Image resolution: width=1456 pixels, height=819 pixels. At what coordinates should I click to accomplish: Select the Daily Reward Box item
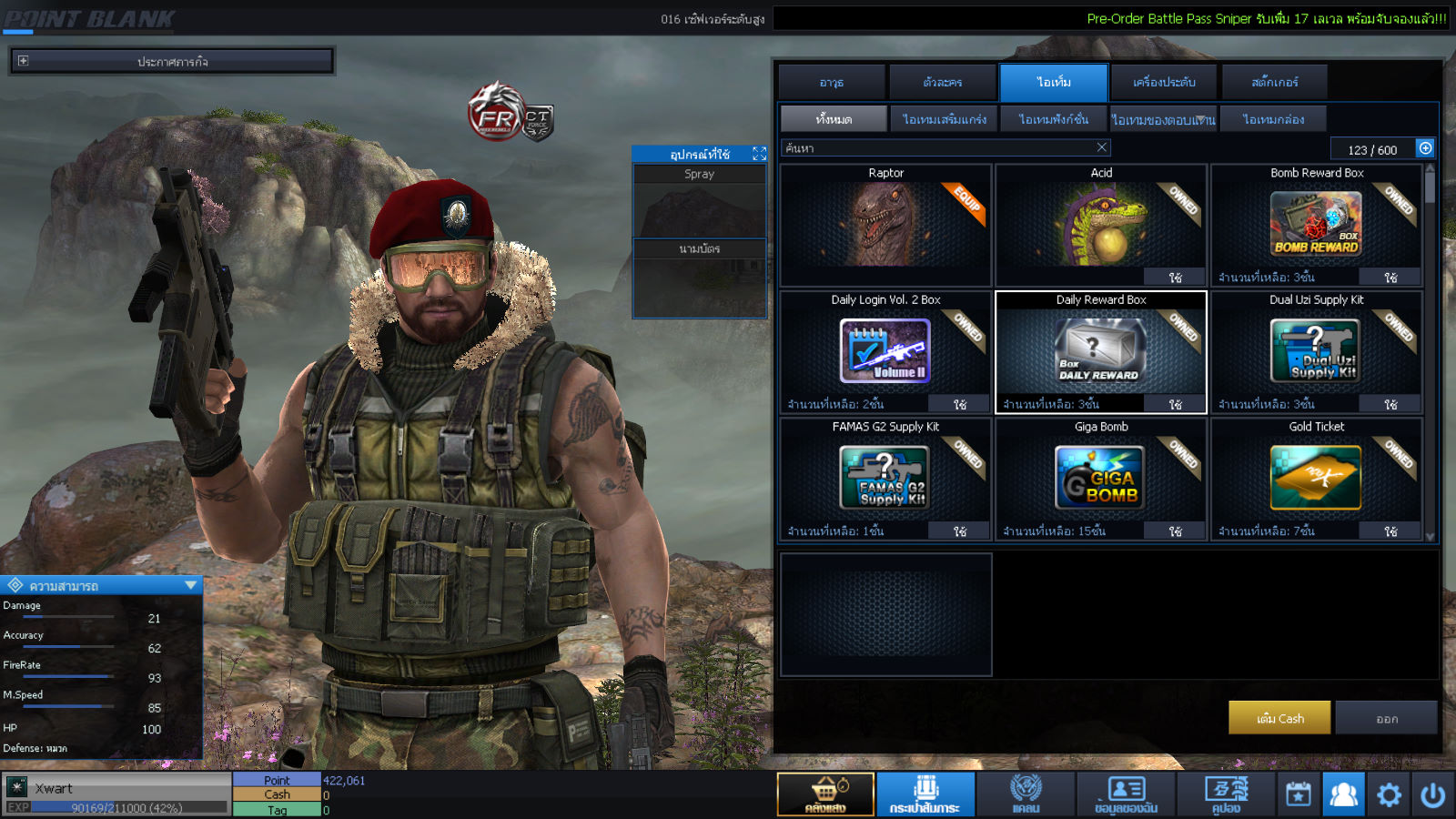pyautogui.click(x=1101, y=352)
